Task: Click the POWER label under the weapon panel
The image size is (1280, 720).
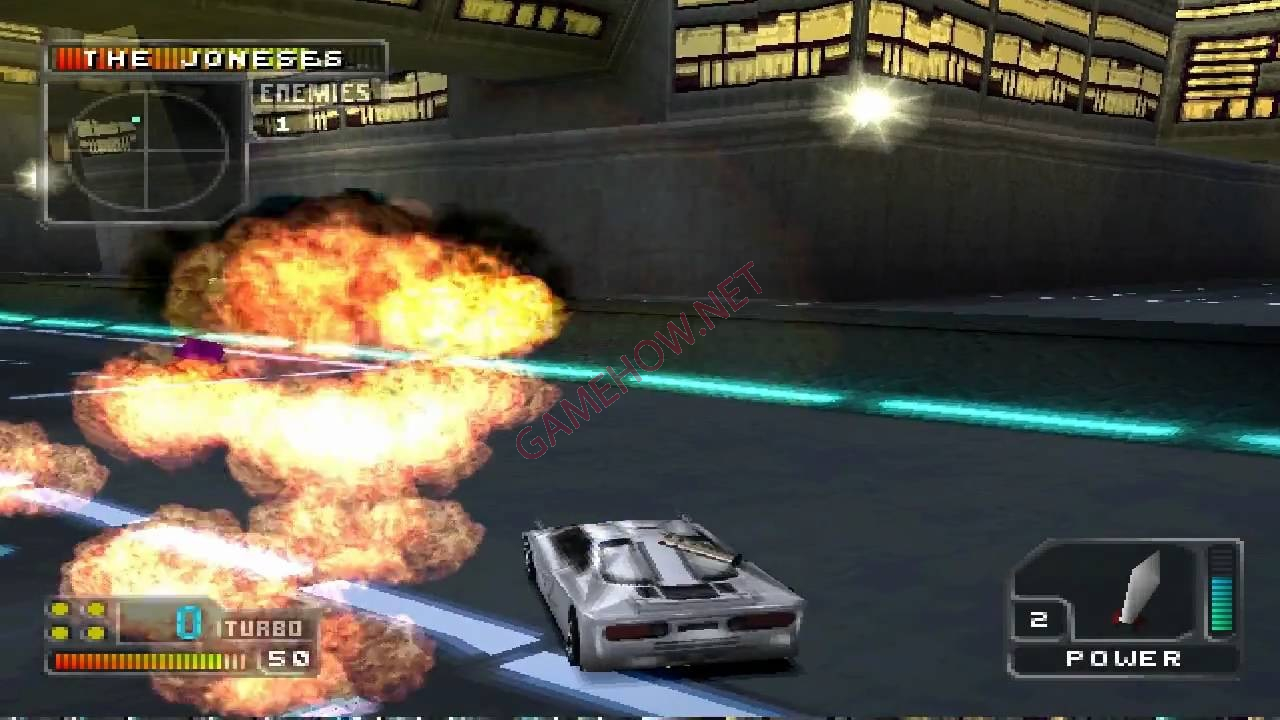Action: pos(1122,660)
